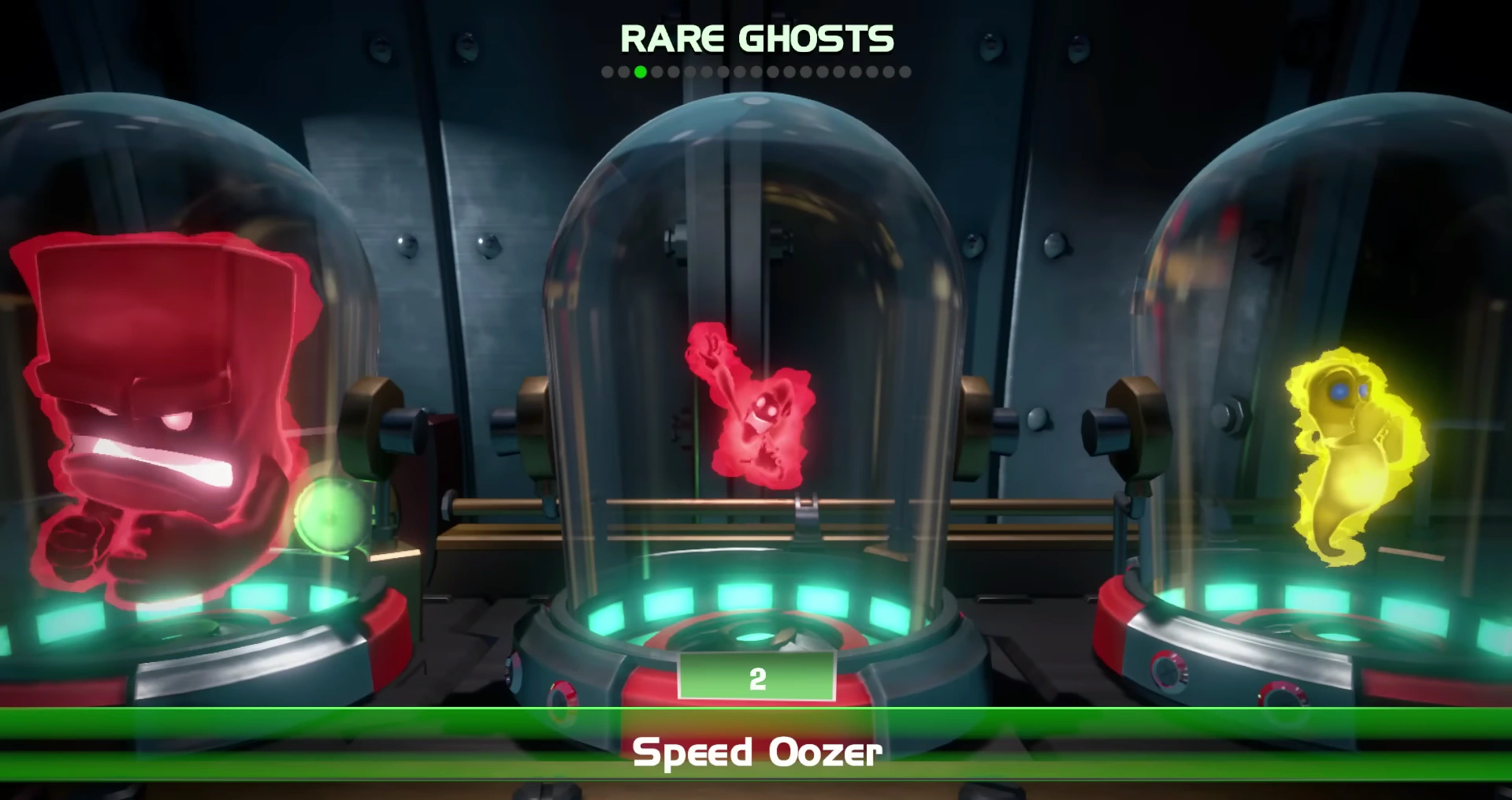Viewport: 1512px width, 800px height.
Task: Switch to the RARE GHOSTS category heading
Action: pos(756,36)
